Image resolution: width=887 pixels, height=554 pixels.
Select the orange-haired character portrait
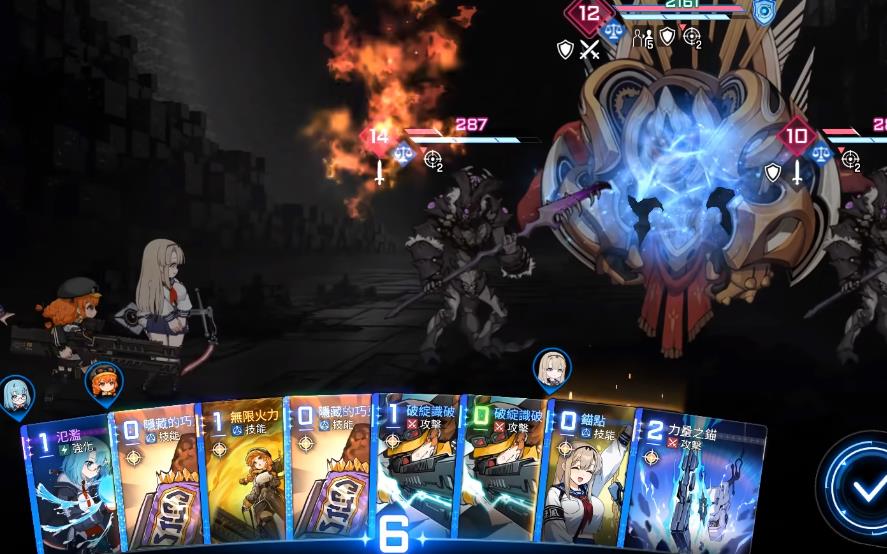click(x=103, y=379)
